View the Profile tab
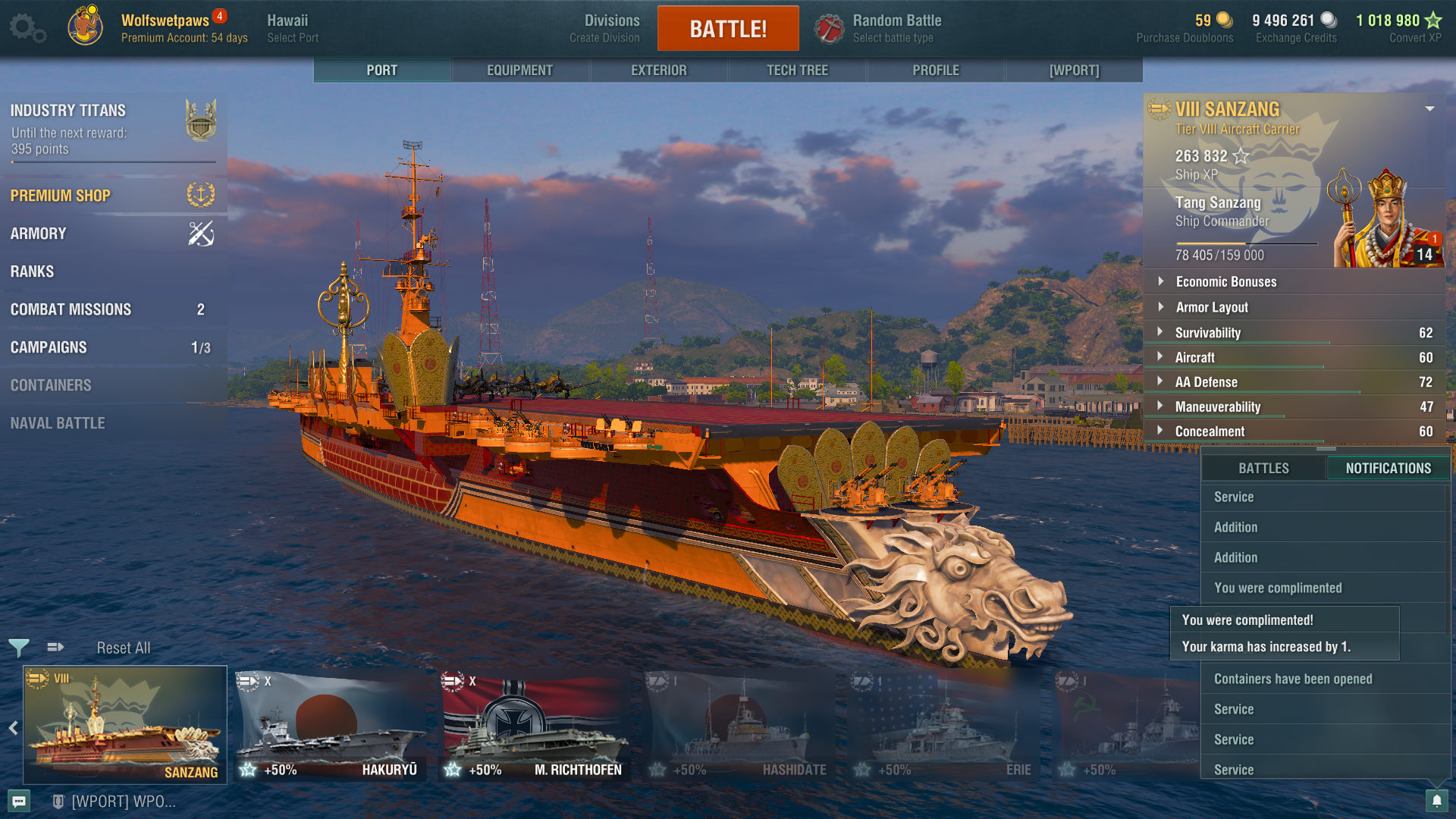 935,71
